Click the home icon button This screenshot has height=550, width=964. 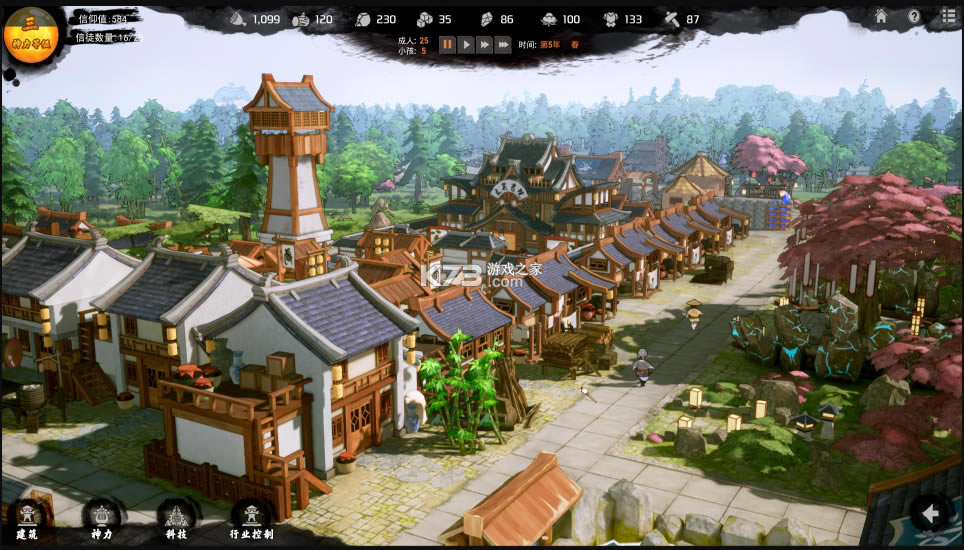click(x=881, y=16)
